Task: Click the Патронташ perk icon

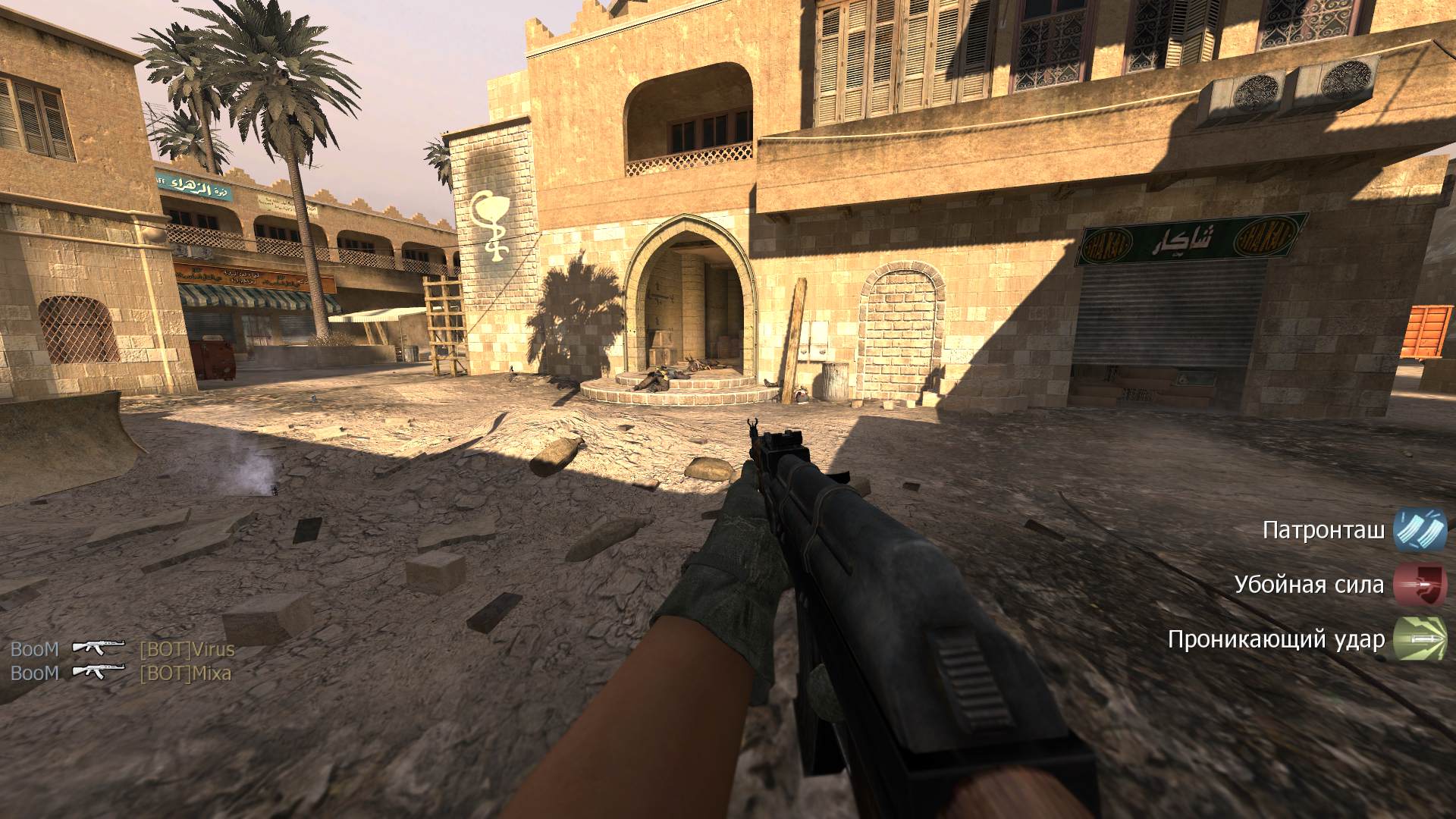Action: pos(1420,530)
